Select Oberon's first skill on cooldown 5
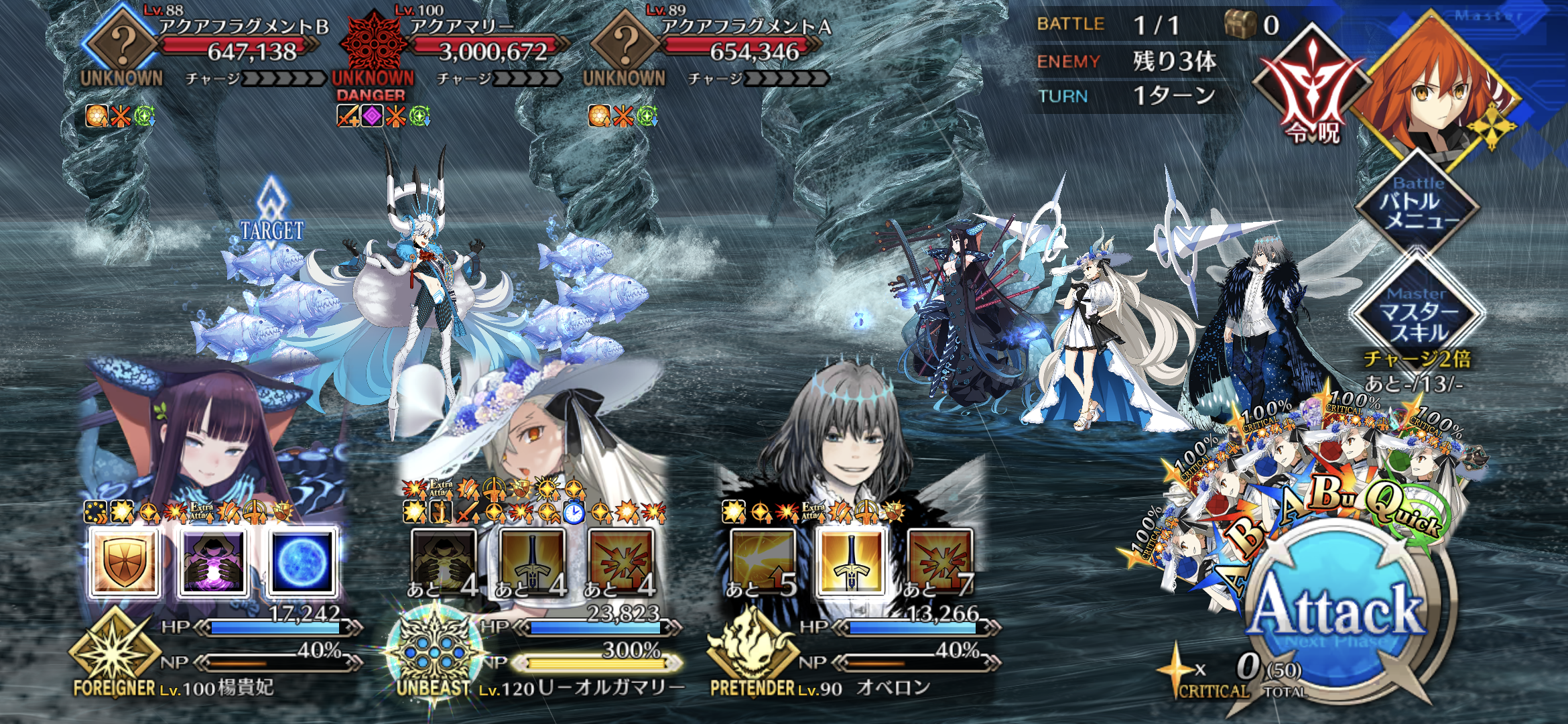 coord(763,562)
